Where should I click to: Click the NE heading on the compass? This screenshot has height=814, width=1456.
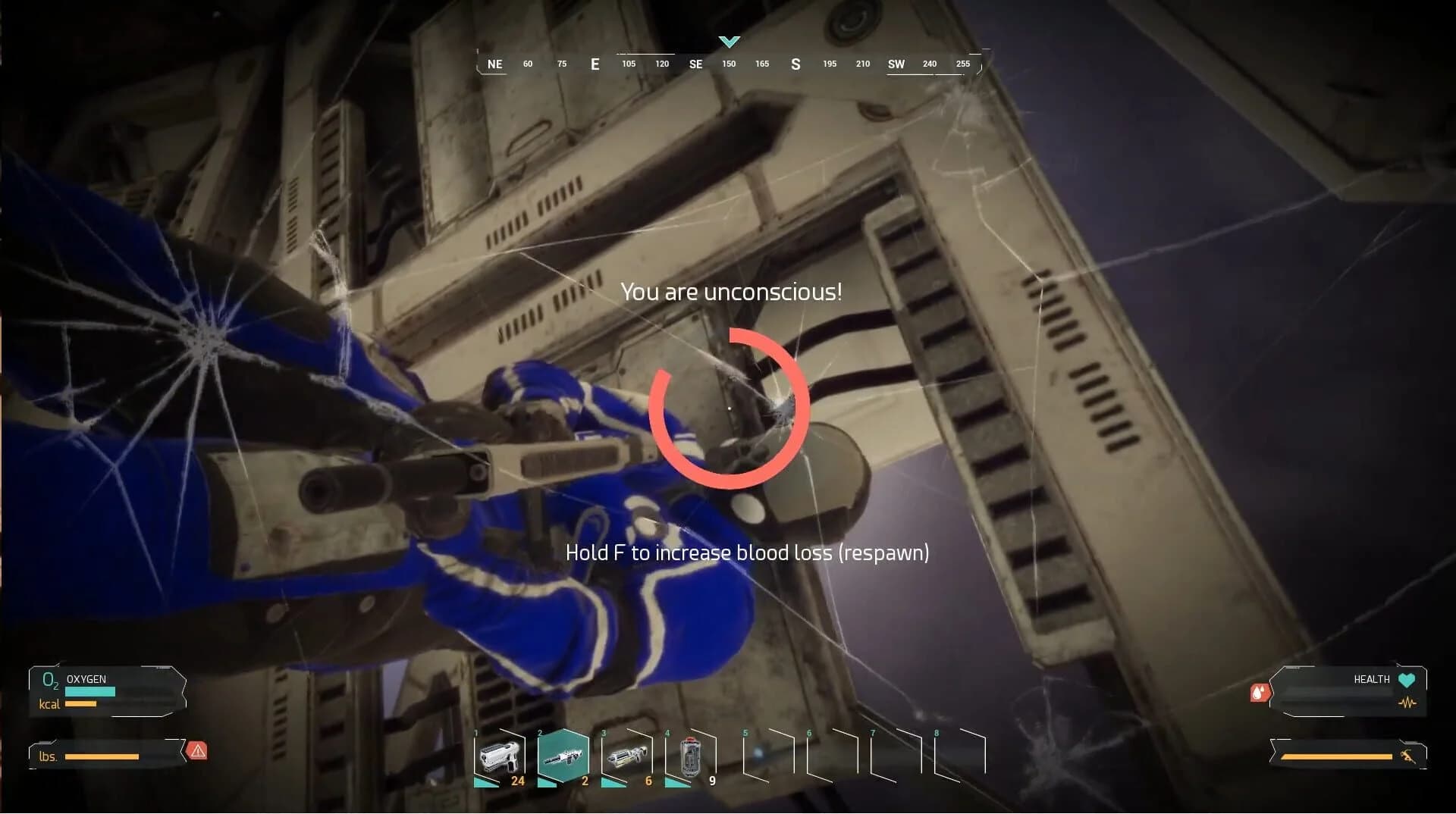[494, 64]
